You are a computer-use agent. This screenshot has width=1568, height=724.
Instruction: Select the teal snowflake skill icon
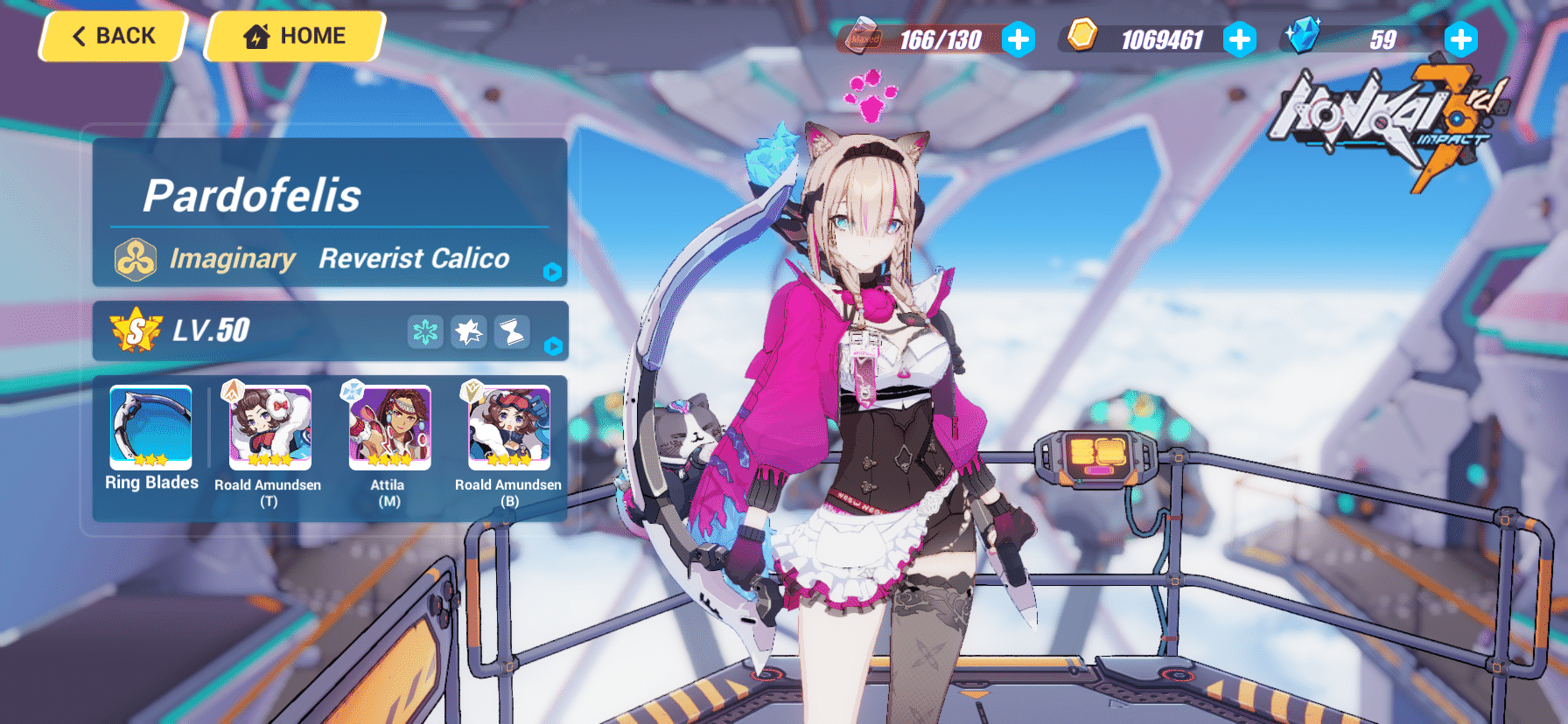(x=426, y=333)
